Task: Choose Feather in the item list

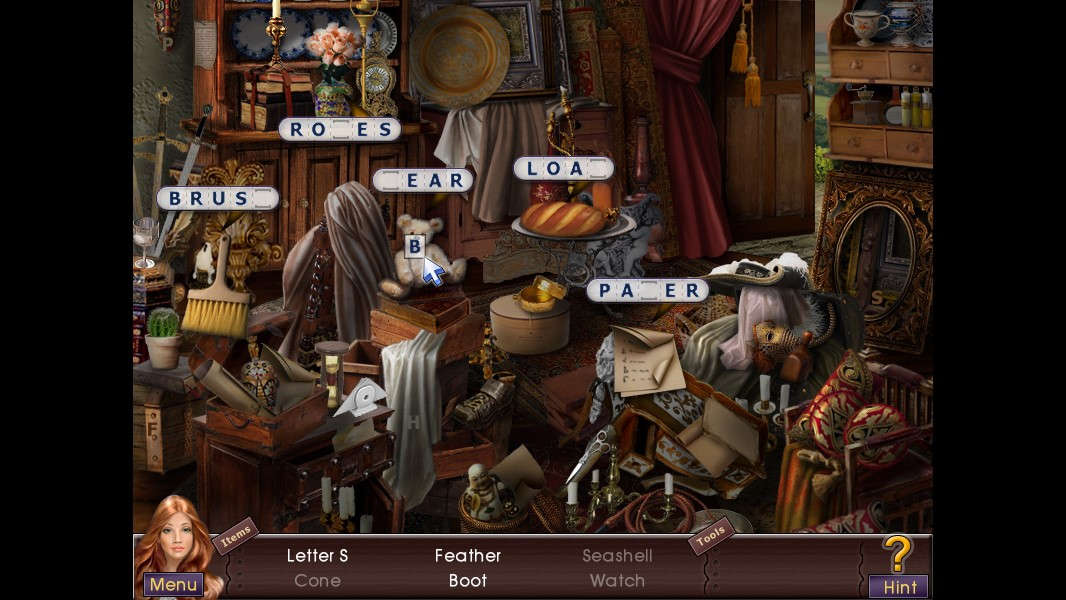Action: (467, 555)
